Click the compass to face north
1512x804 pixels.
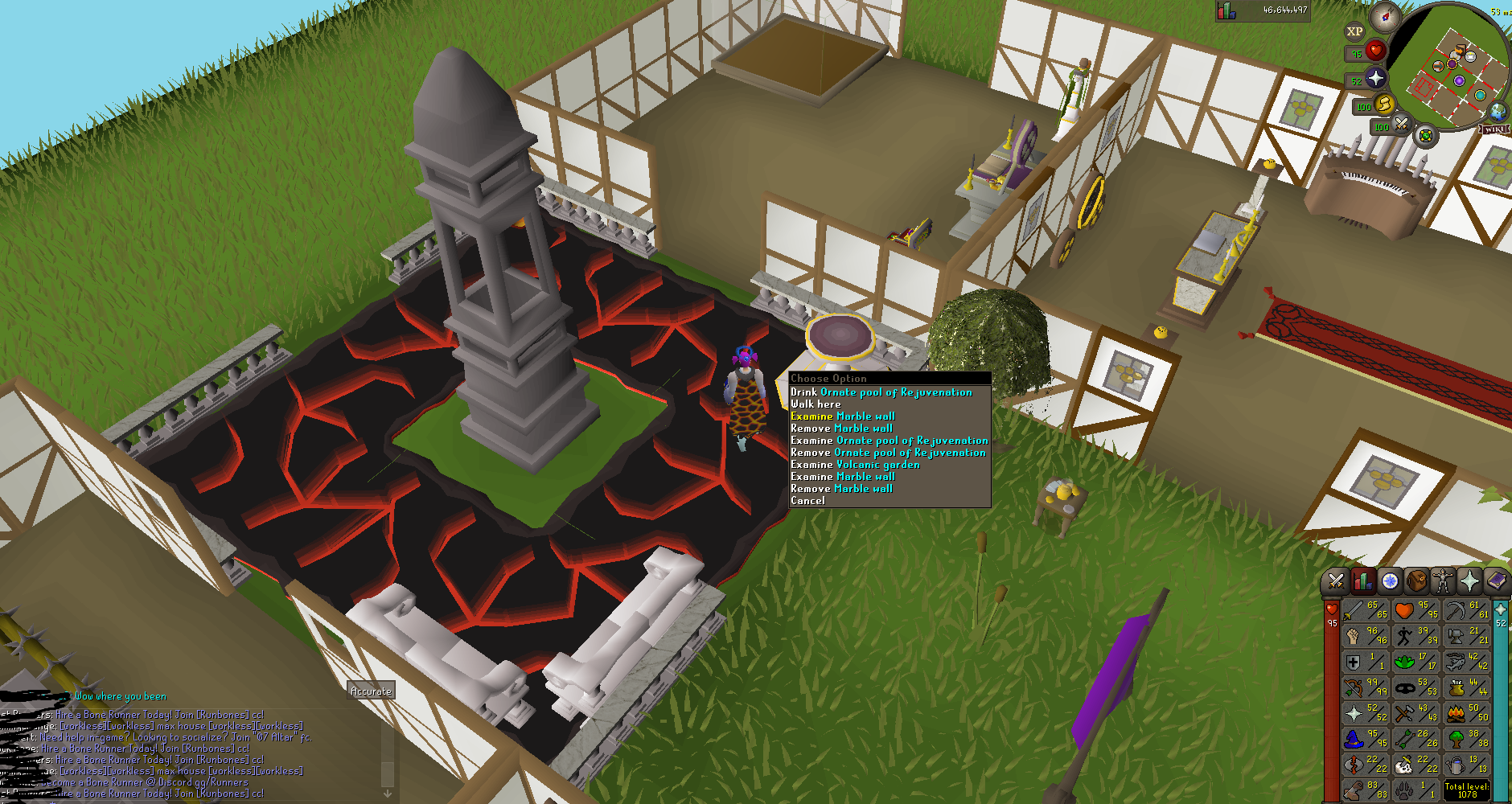[x=1385, y=16]
